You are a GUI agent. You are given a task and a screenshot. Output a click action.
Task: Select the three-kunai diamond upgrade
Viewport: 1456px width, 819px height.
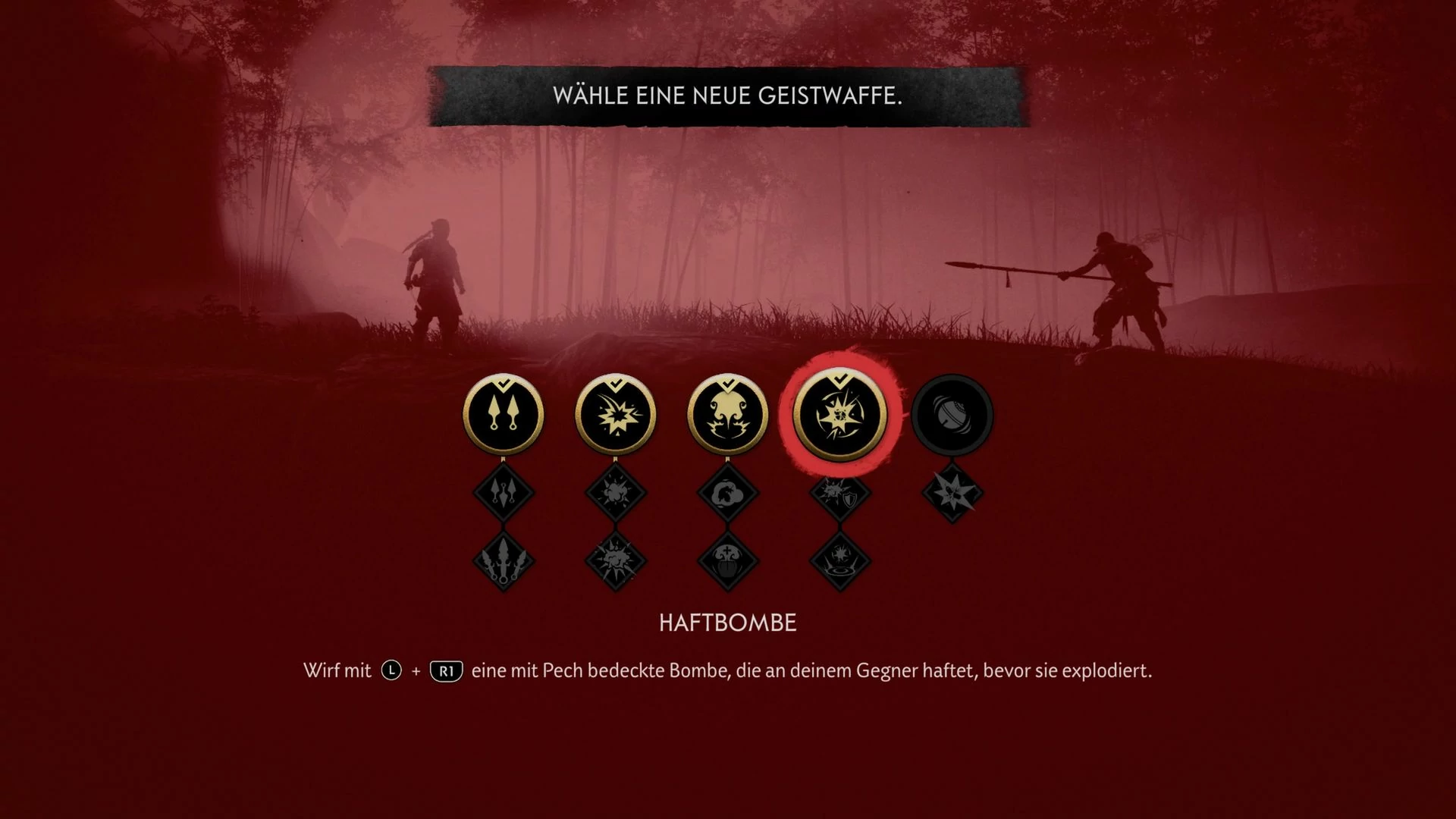[x=503, y=492]
